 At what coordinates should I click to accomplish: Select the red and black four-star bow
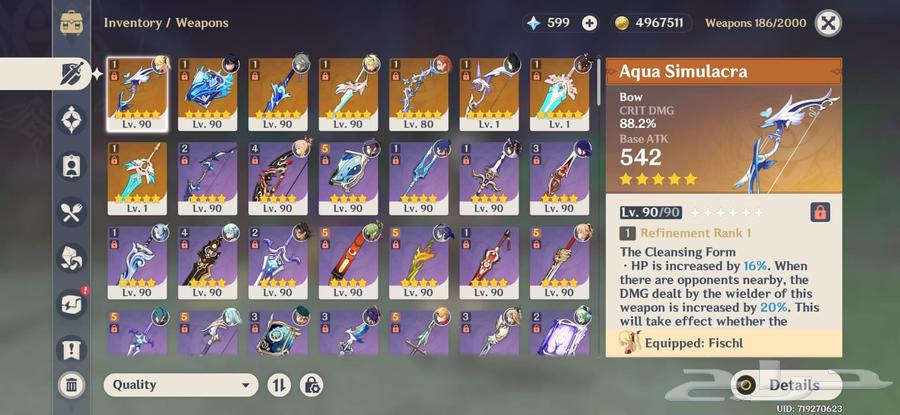pos(278,180)
